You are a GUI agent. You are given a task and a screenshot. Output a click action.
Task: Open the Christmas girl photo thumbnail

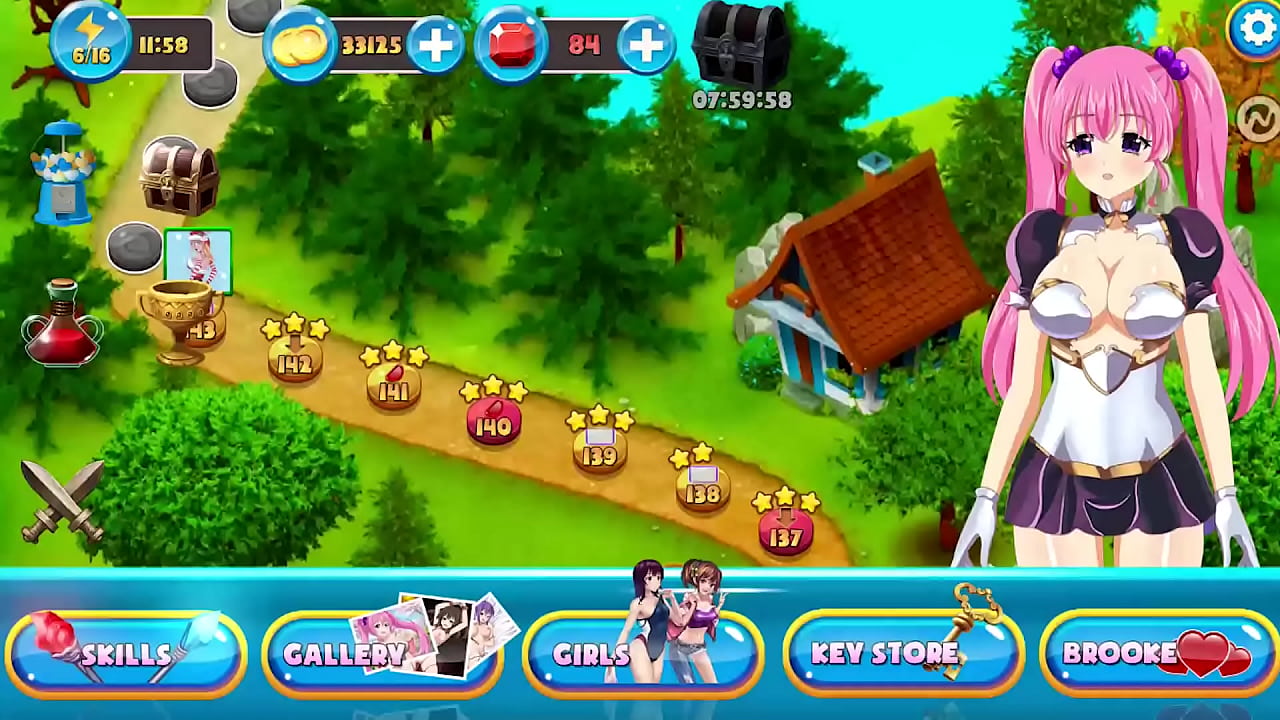(198, 262)
